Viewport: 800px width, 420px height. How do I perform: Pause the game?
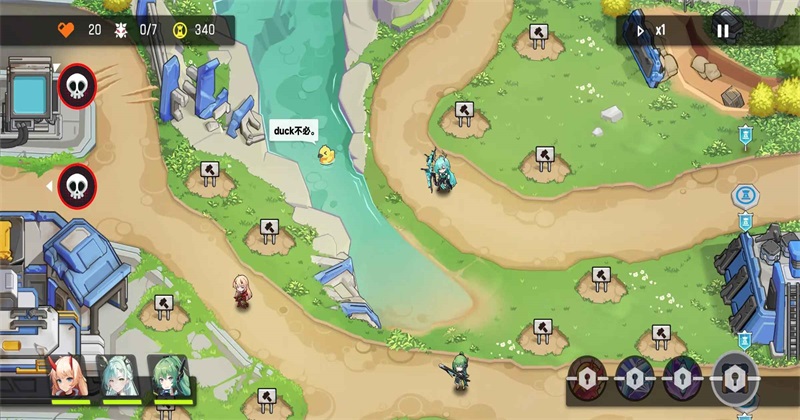[722, 31]
